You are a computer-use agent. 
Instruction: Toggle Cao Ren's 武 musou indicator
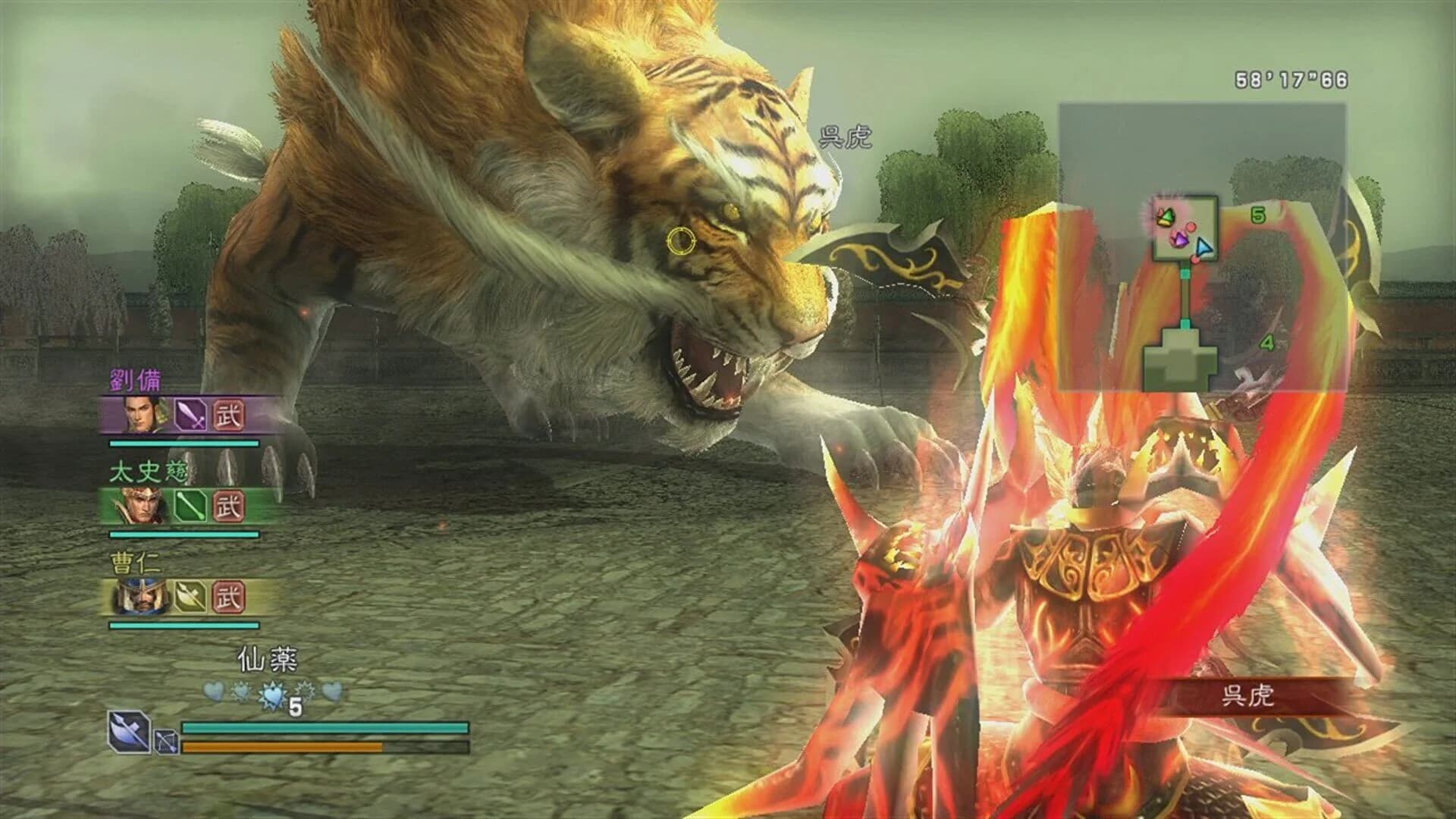tap(227, 598)
